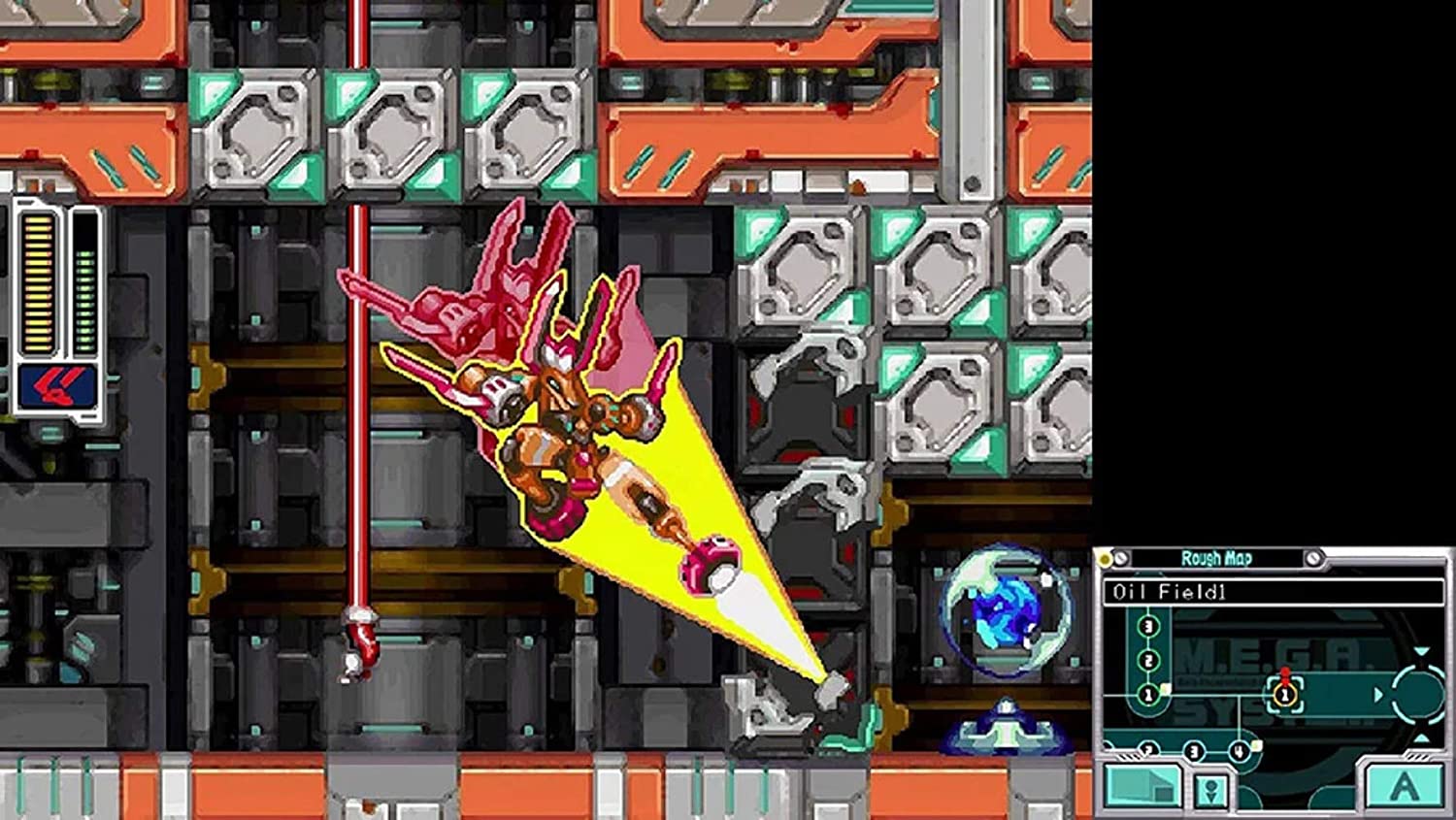Click the right-pointing arrow beside the selected area
The width and height of the screenshot is (1456, 820).
pyautogui.click(x=1377, y=693)
